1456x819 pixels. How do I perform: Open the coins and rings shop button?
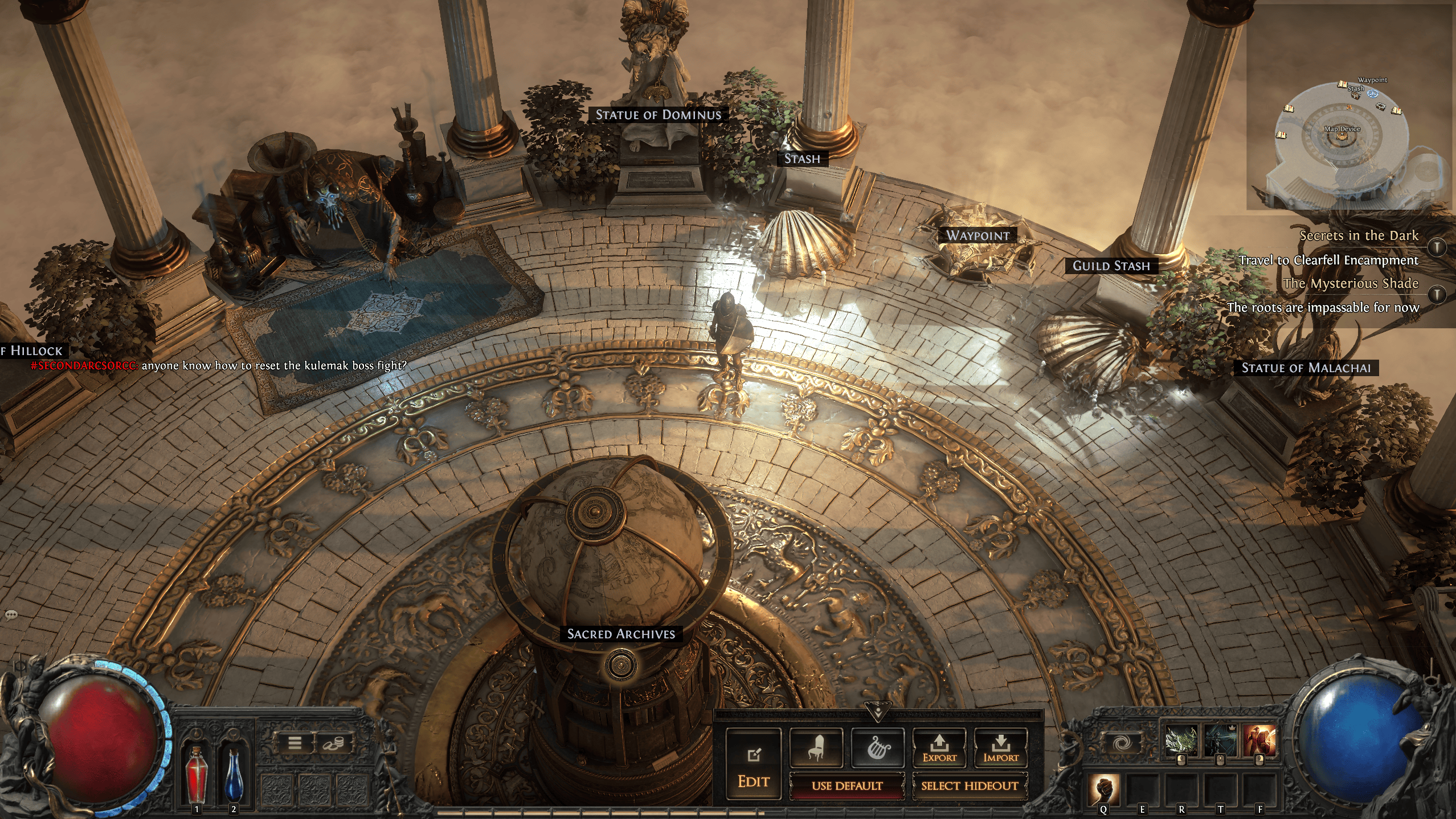[333, 743]
